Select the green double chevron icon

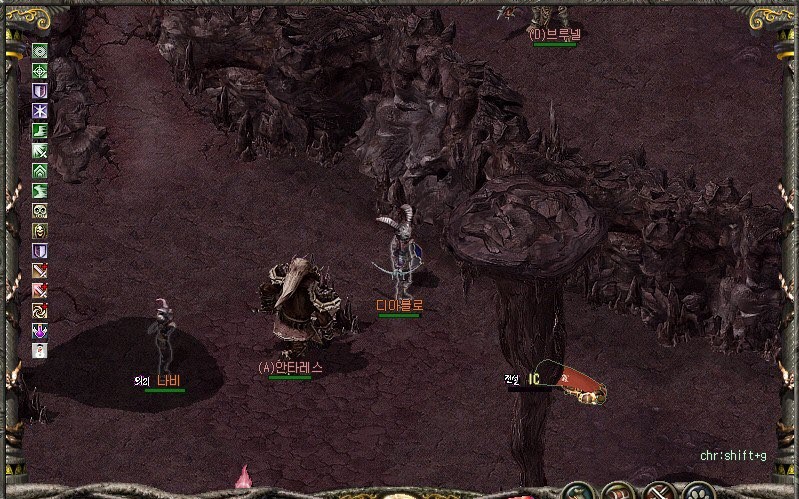tap(40, 171)
